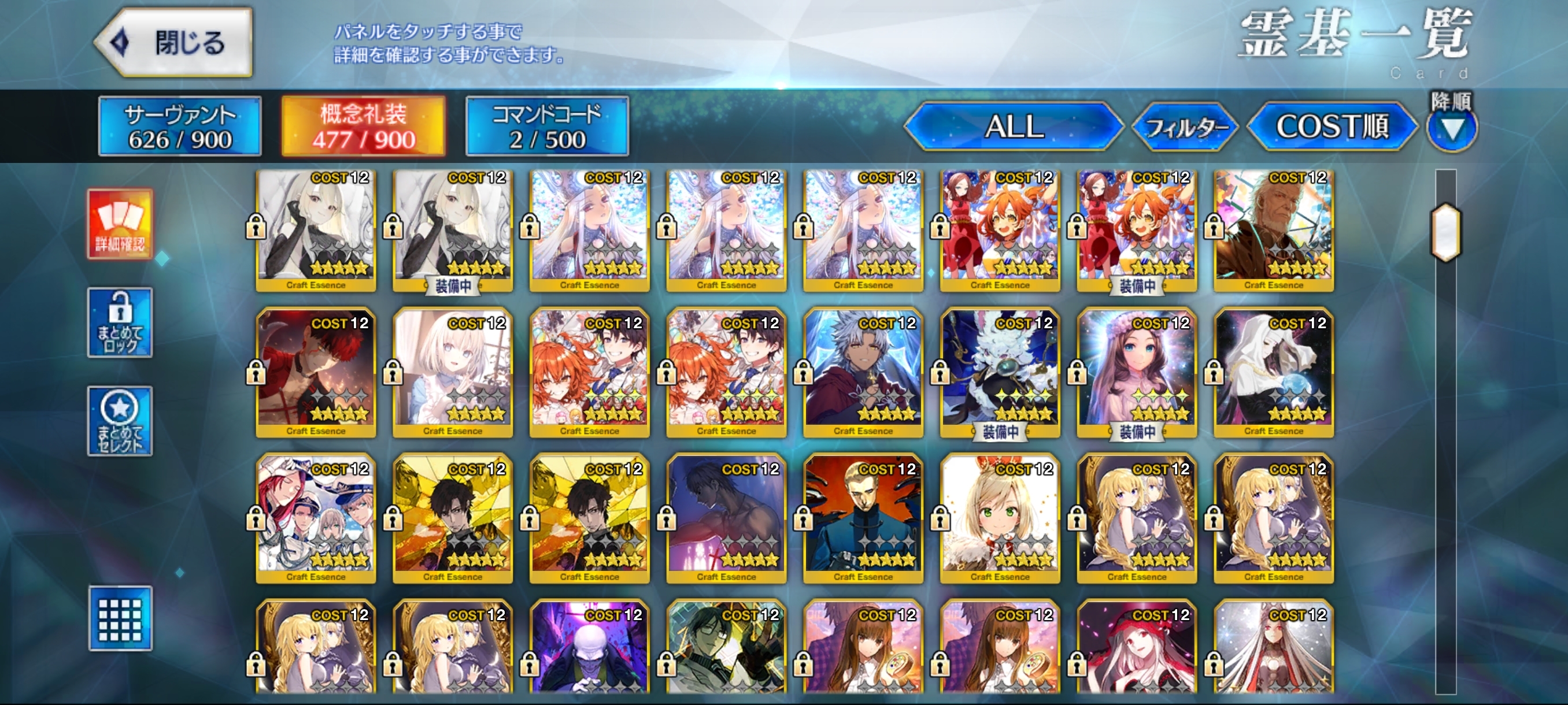Image resolution: width=1568 pixels, height=705 pixels.
Task: Toggle the 降順 descending arrow
Action: pos(1452,127)
